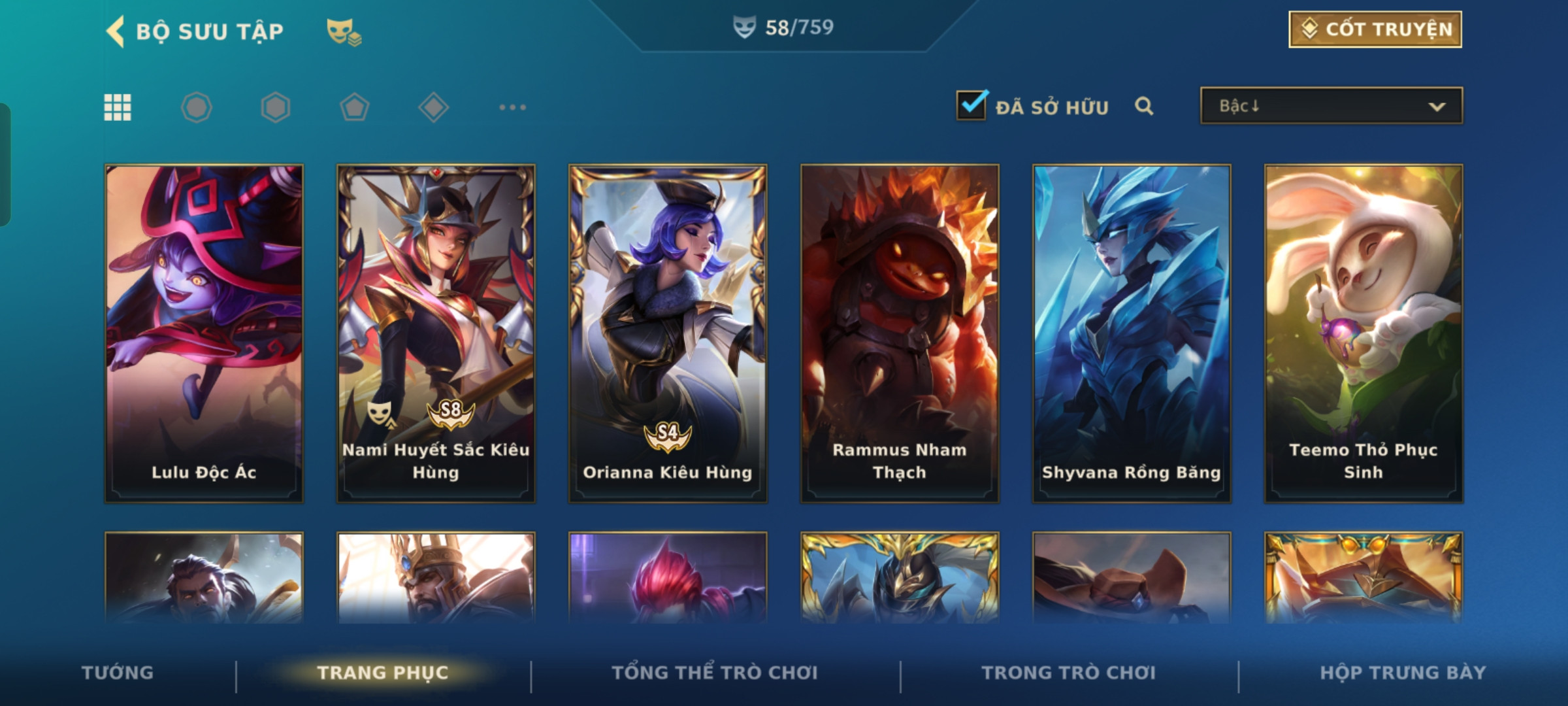The image size is (1568, 706).
Task: Open the Hộp Trưng Bày tab
Action: 1403,673
